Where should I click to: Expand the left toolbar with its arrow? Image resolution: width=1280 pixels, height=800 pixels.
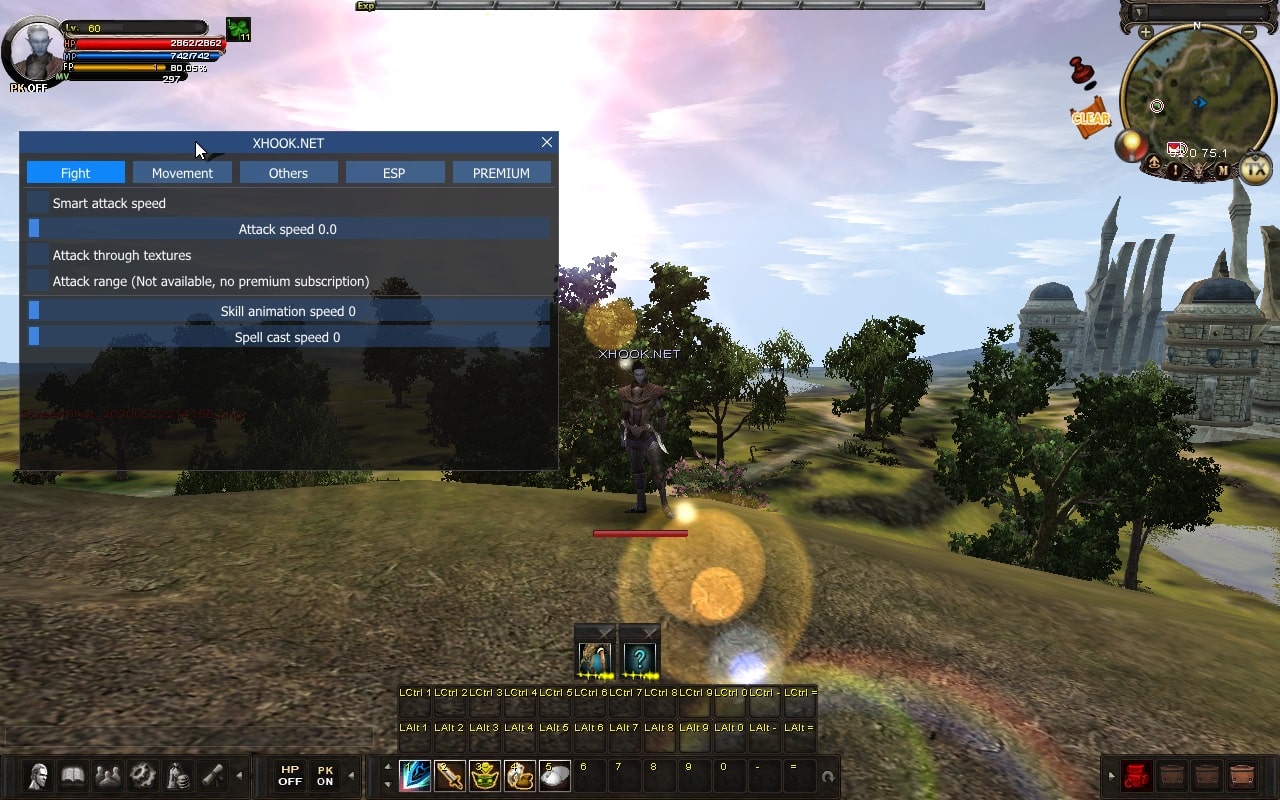coord(240,775)
